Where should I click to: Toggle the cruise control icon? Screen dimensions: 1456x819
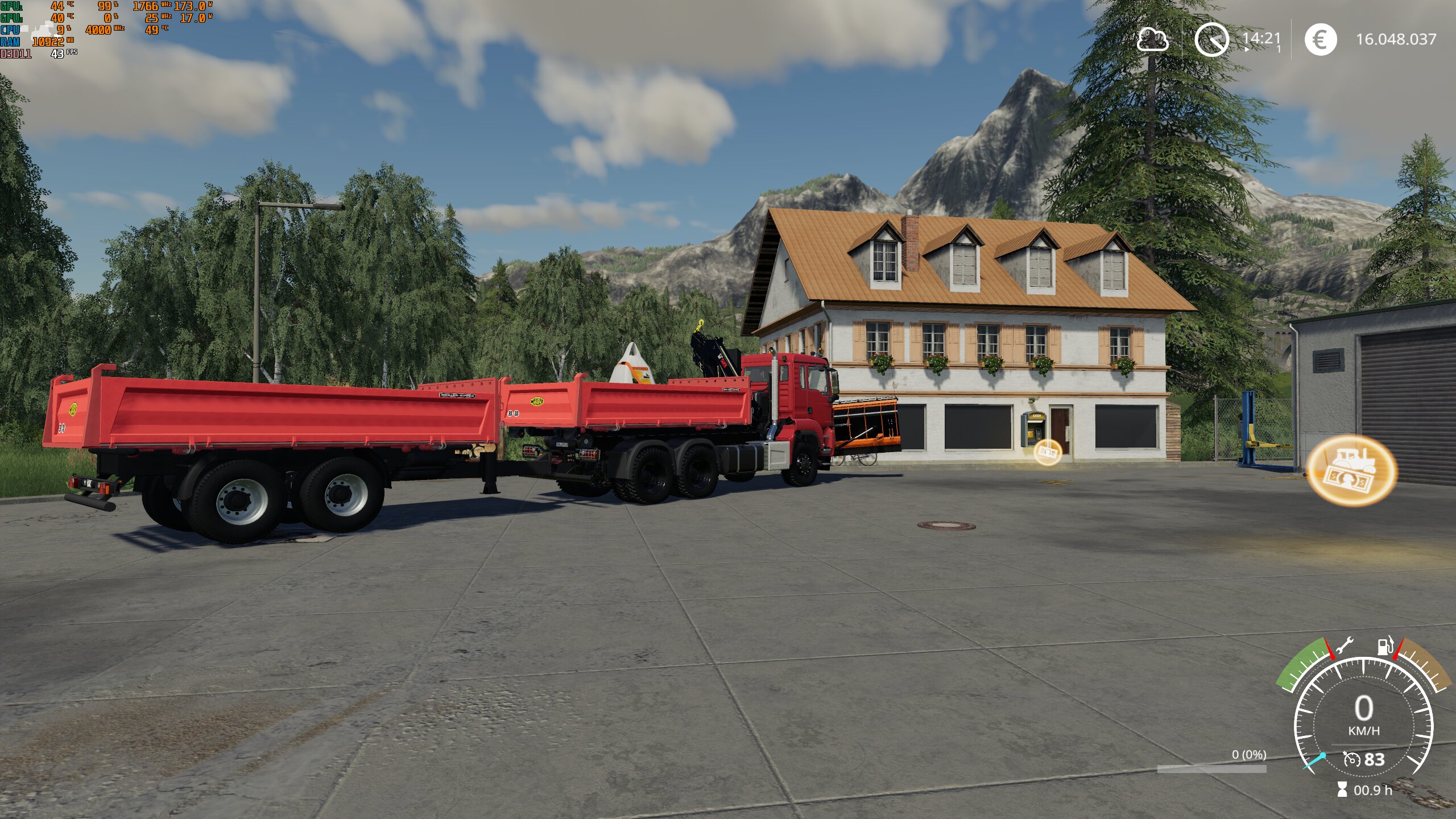tap(1351, 759)
